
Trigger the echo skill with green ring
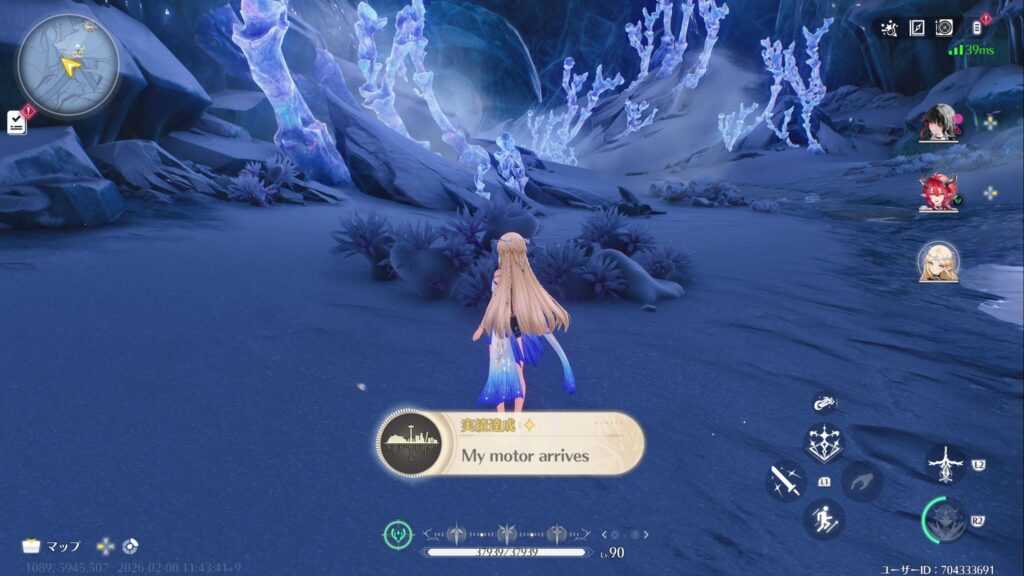(945, 520)
